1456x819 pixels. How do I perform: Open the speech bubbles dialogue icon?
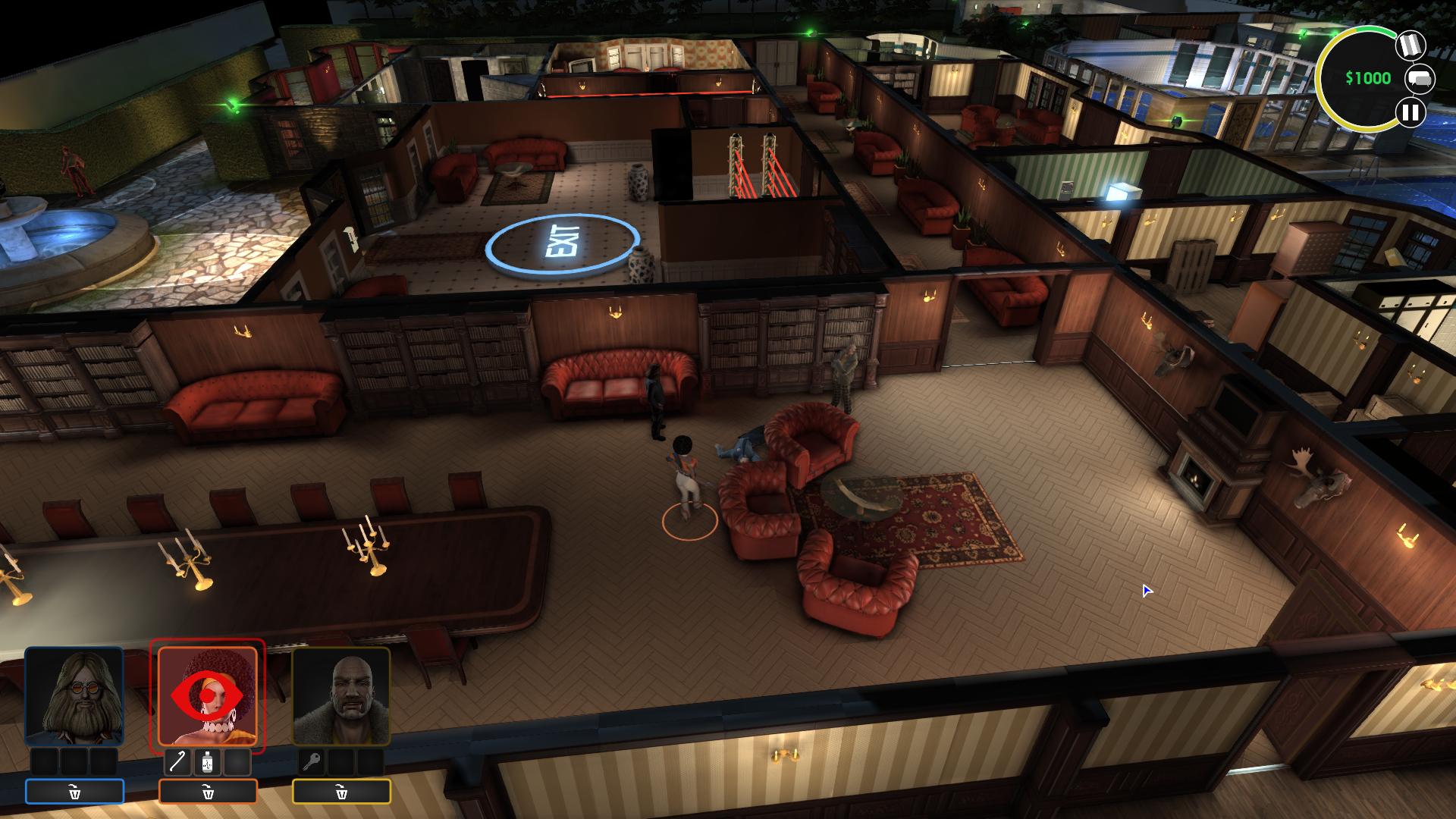click(1420, 78)
